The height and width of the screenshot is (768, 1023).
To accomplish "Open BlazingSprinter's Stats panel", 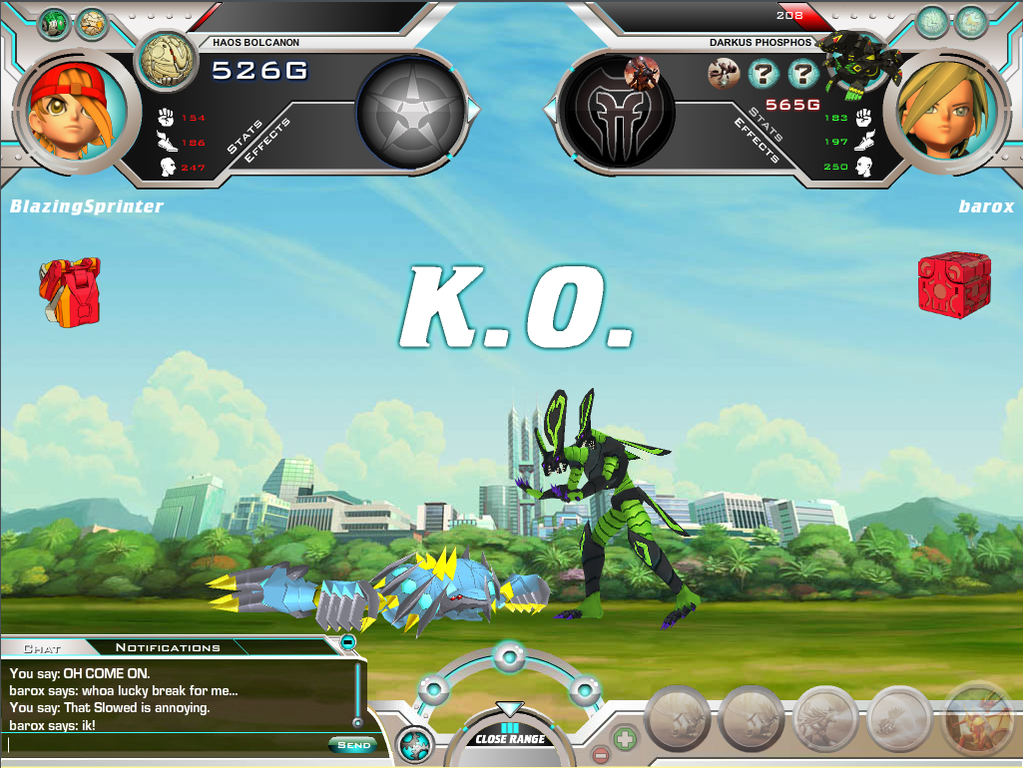I will [x=243, y=137].
